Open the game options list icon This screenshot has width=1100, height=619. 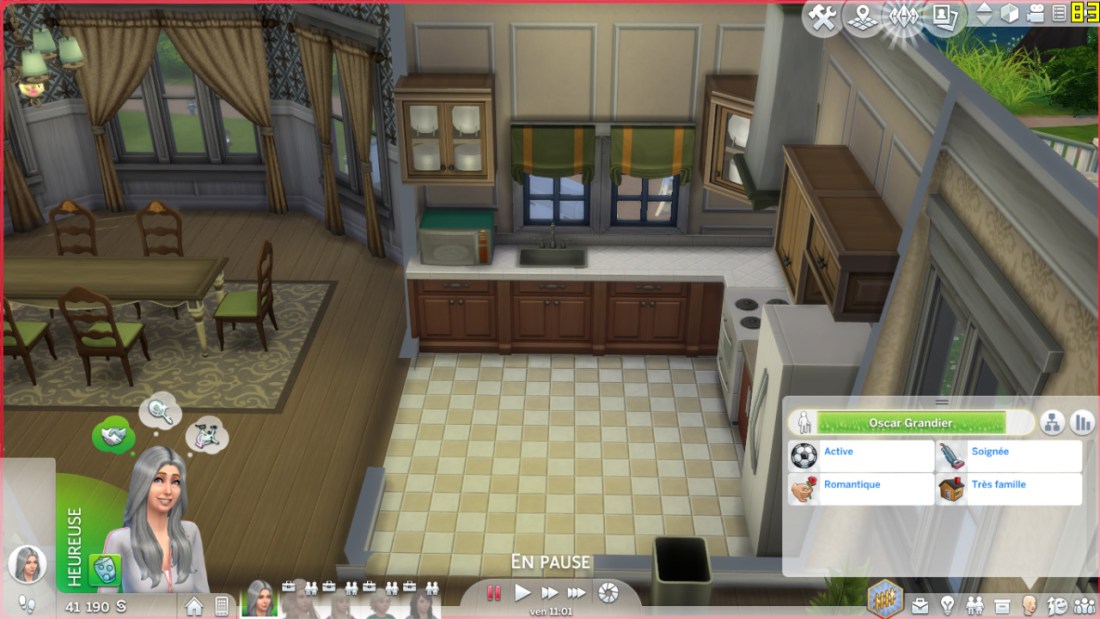point(1059,14)
